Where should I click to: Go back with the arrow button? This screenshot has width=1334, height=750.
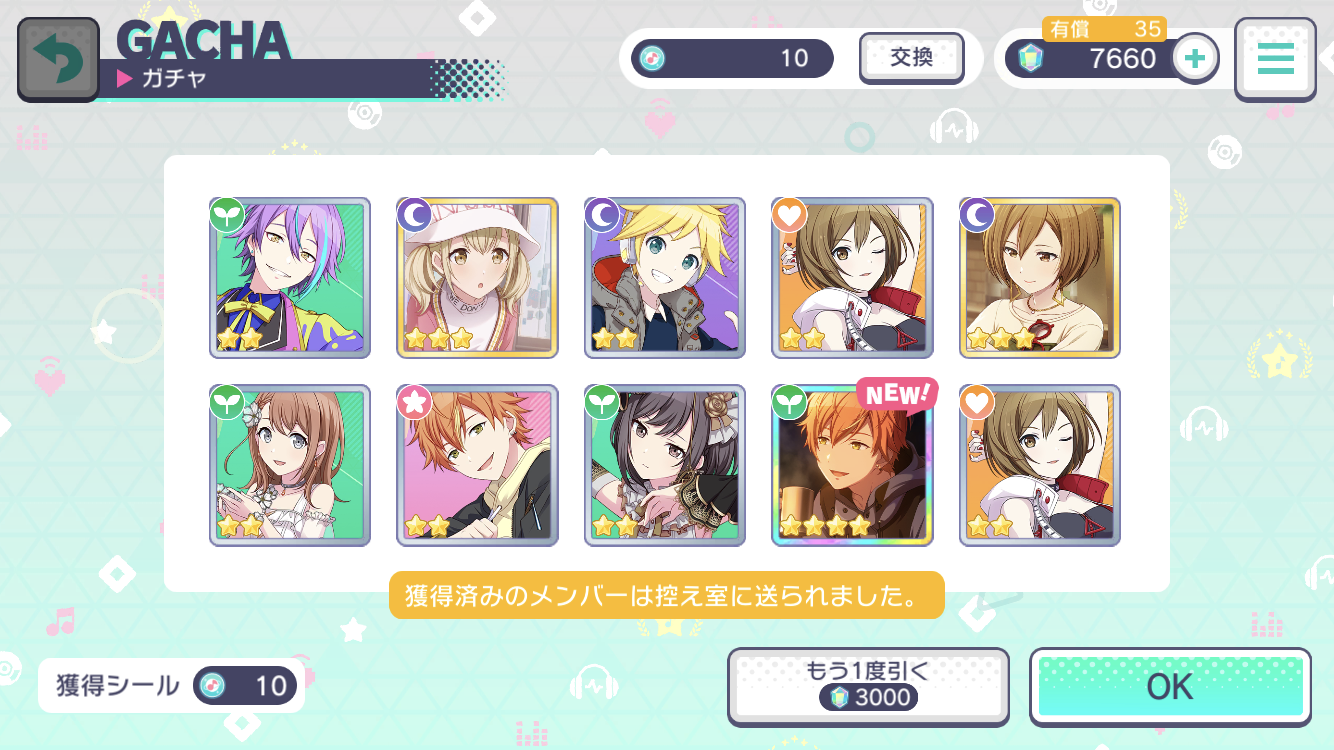tap(58, 59)
